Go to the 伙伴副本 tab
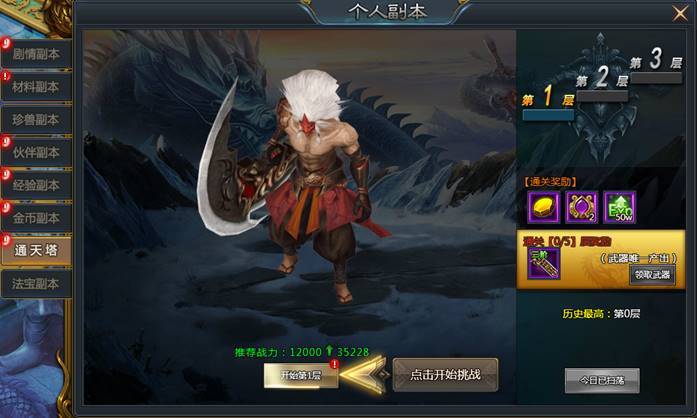Image resolution: width=697 pixels, height=418 pixels. (x=36, y=153)
